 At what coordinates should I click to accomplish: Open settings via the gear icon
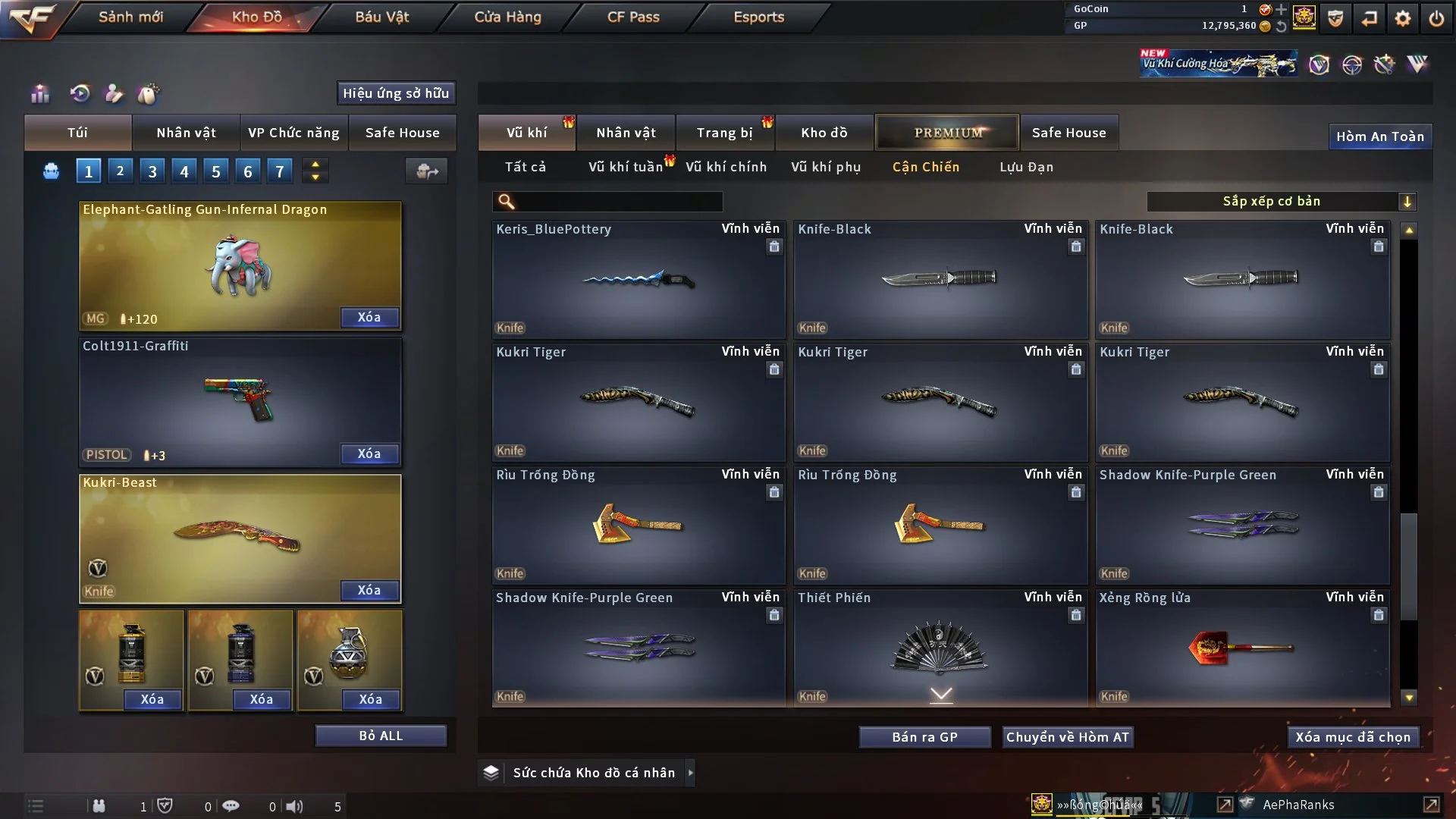pos(1402,18)
